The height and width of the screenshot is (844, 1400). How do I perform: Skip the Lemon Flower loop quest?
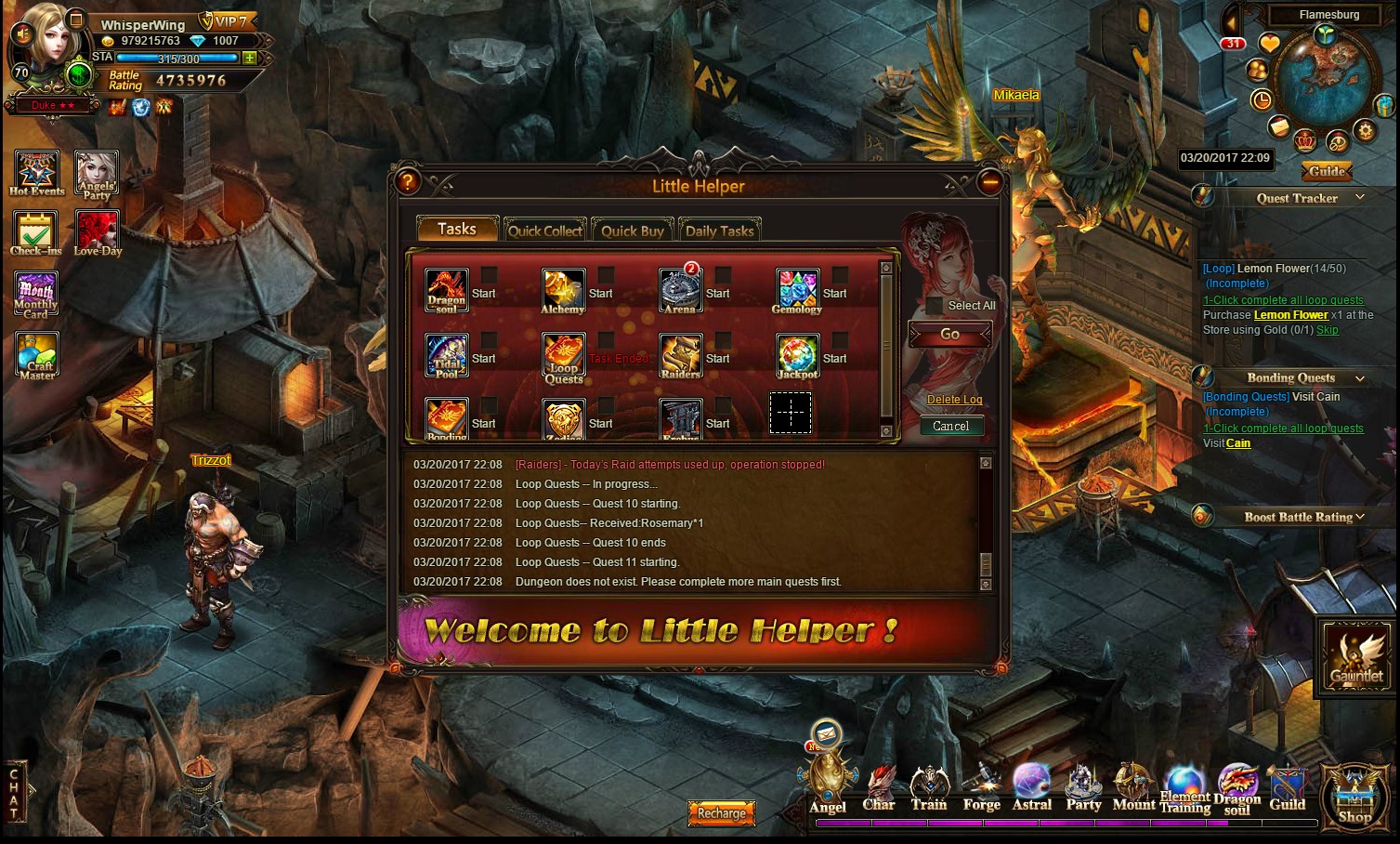(1328, 330)
